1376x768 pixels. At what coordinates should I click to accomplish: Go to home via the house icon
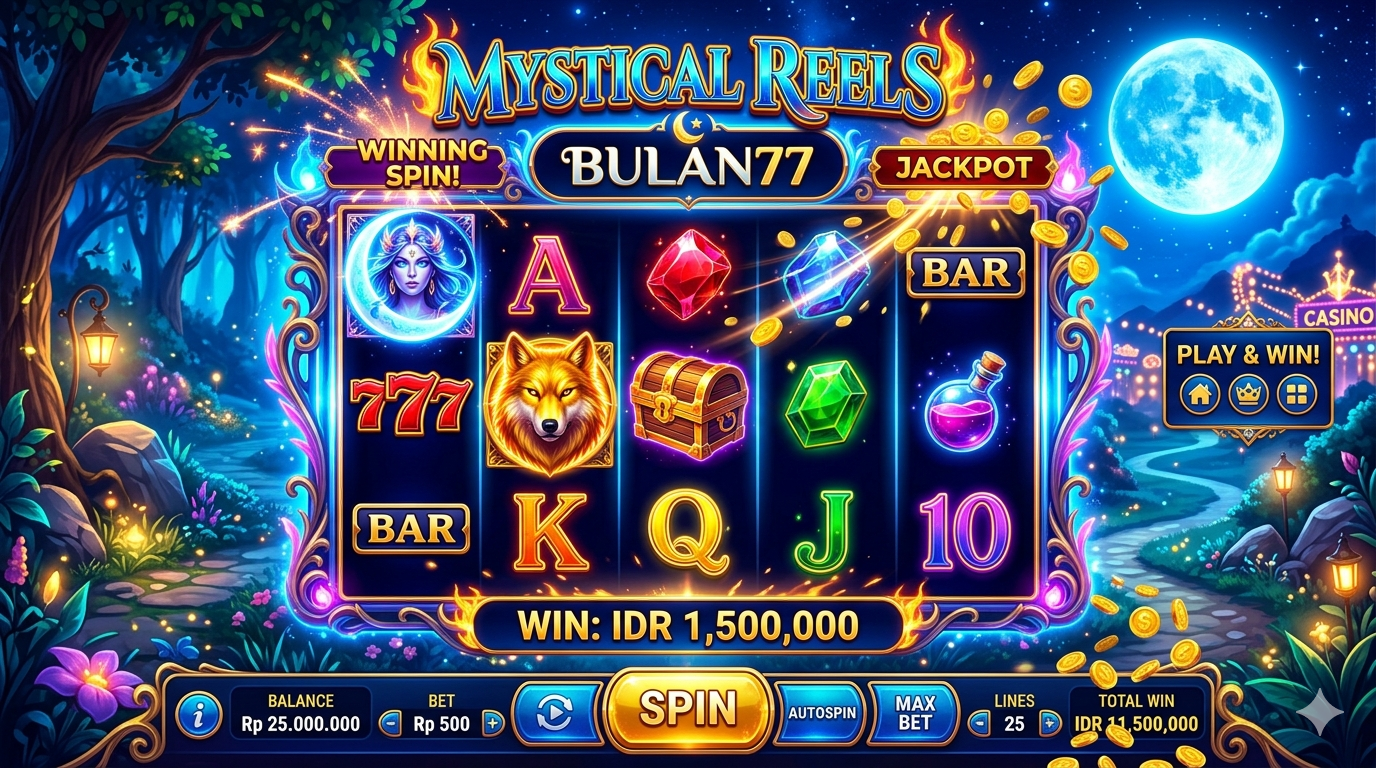(1199, 394)
